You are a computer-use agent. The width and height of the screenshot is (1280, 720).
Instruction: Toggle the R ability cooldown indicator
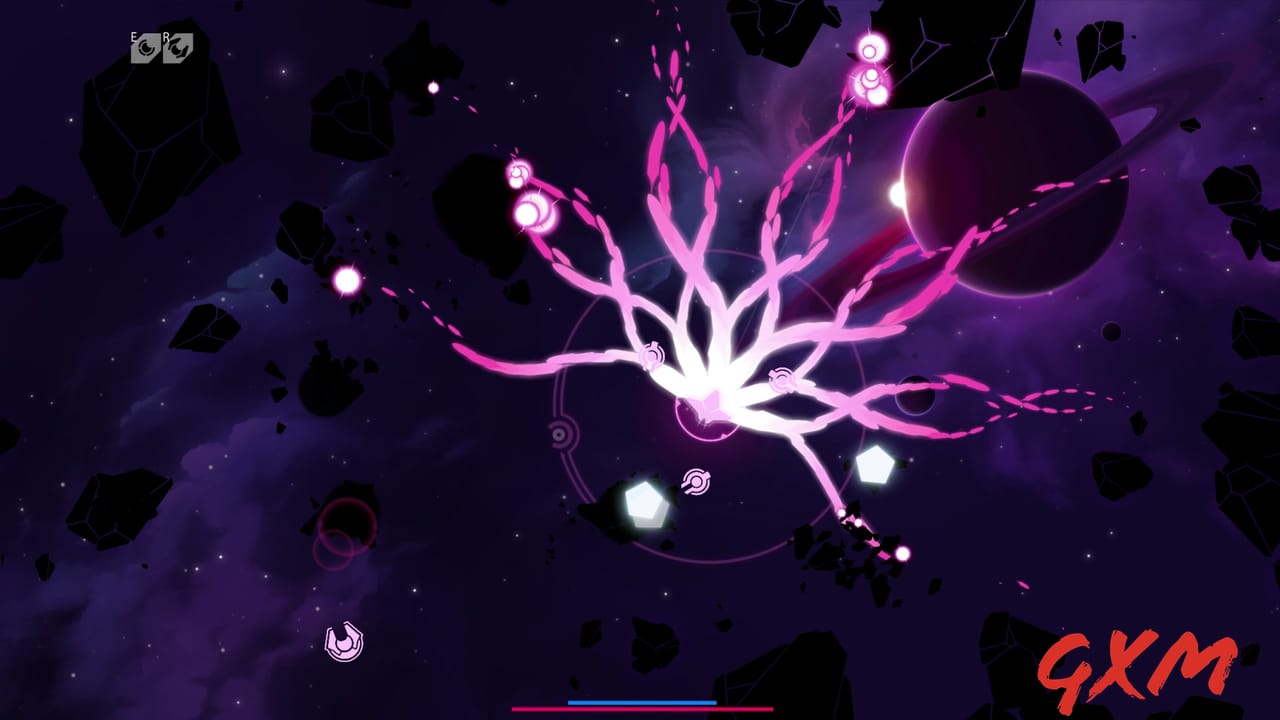pos(178,47)
